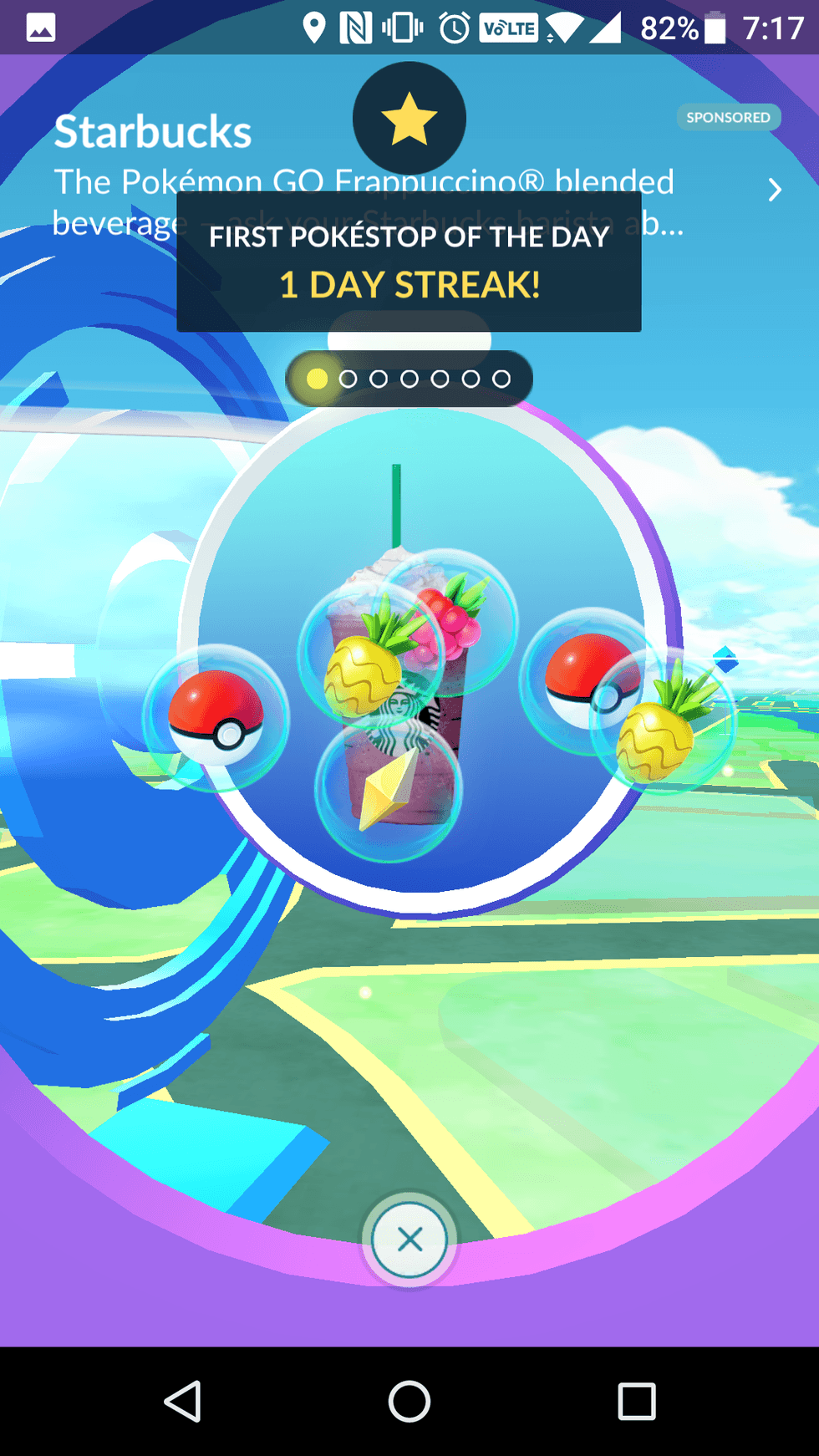
Task: Click the Sponsored badge
Action: tap(728, 118)
